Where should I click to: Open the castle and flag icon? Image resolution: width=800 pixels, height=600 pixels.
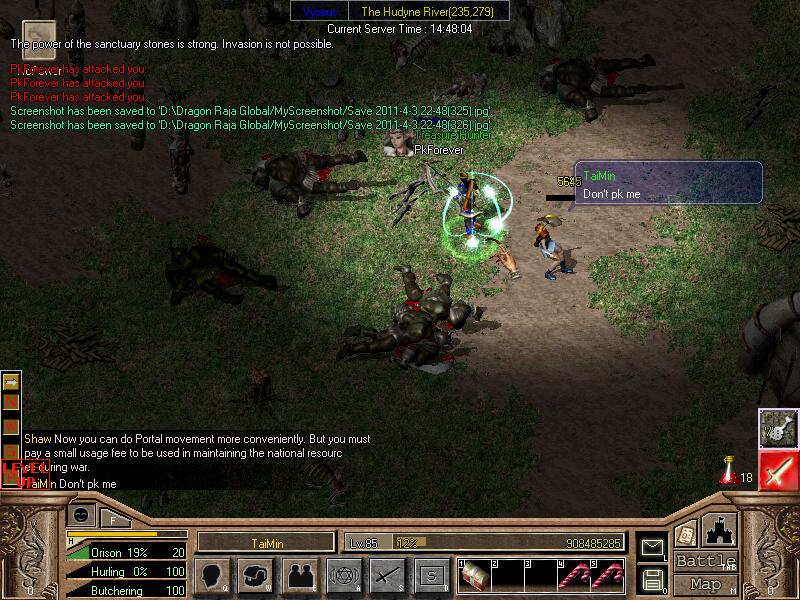[721, 530]
